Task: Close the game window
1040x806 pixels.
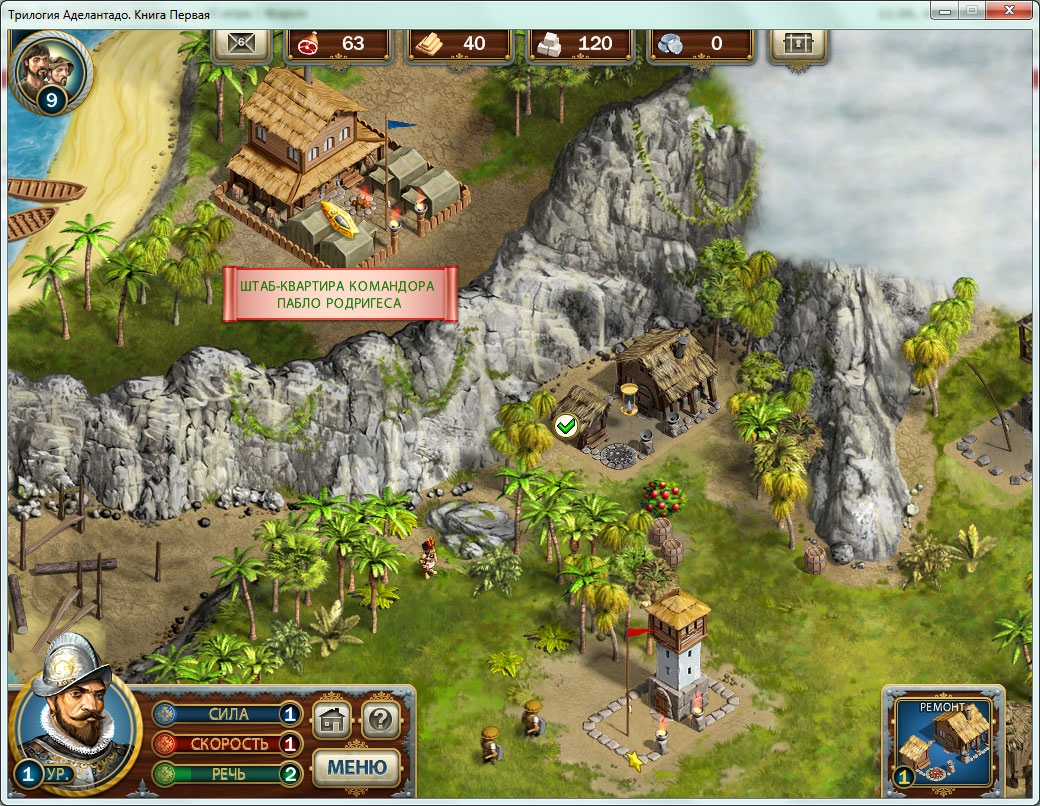Action: coord(1008,10)
